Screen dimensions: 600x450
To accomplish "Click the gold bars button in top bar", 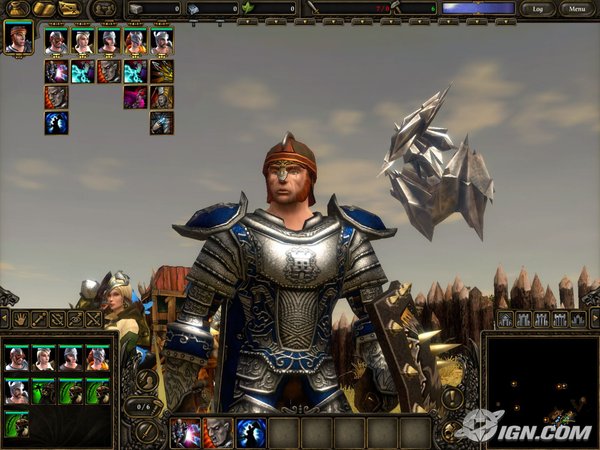I will point(44,9).
